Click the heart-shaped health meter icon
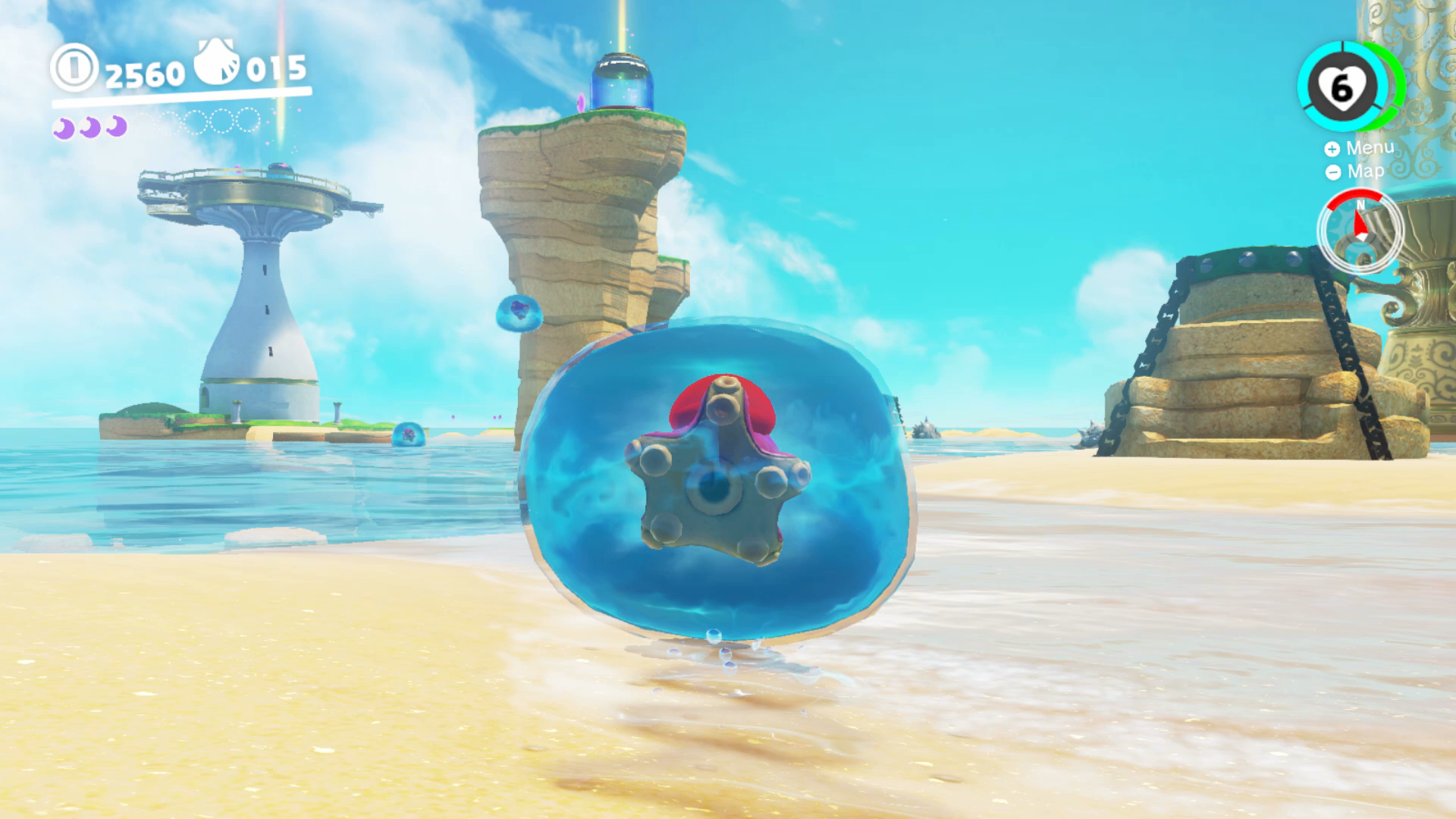This screenshot has width=1456, height=819. 1343,89
